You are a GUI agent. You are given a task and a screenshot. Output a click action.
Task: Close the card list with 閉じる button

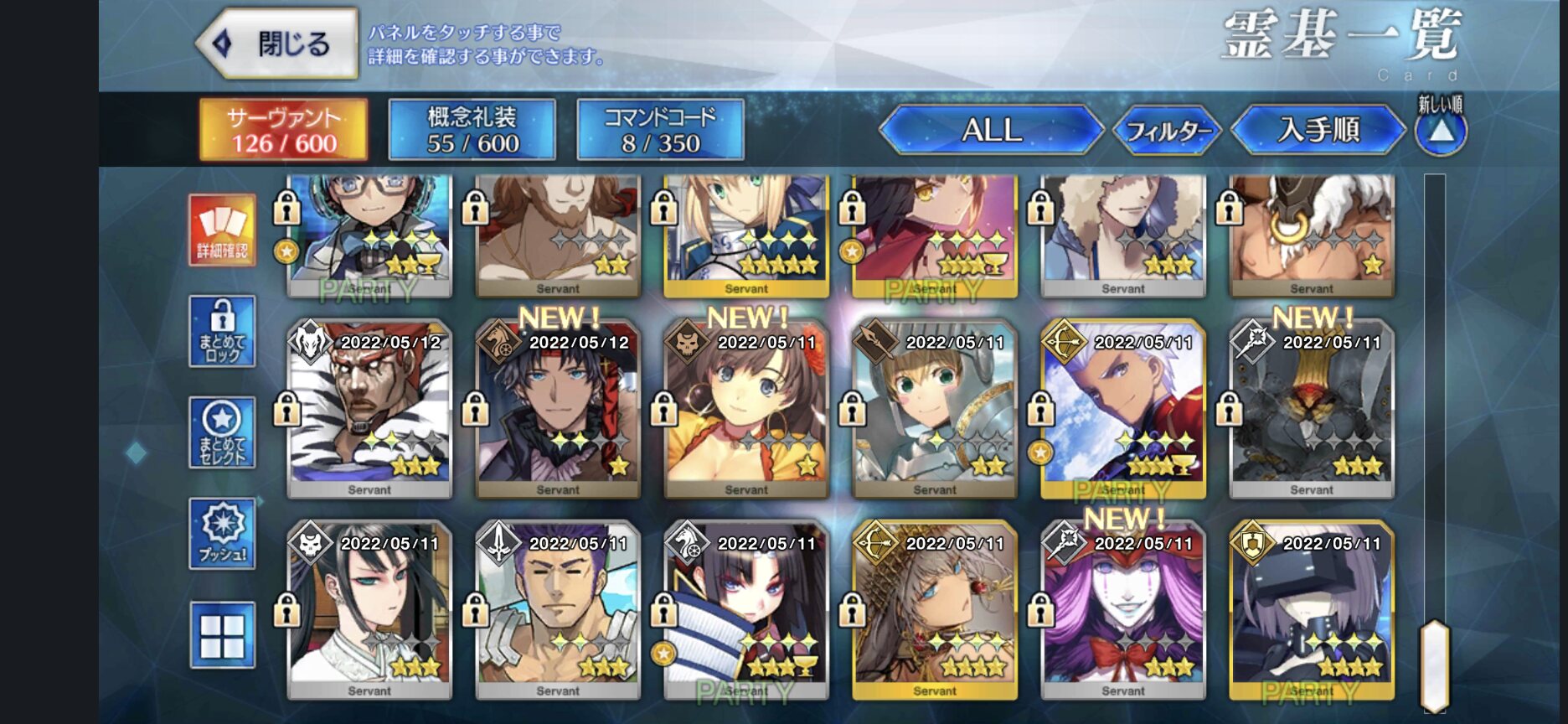point(278,44)
